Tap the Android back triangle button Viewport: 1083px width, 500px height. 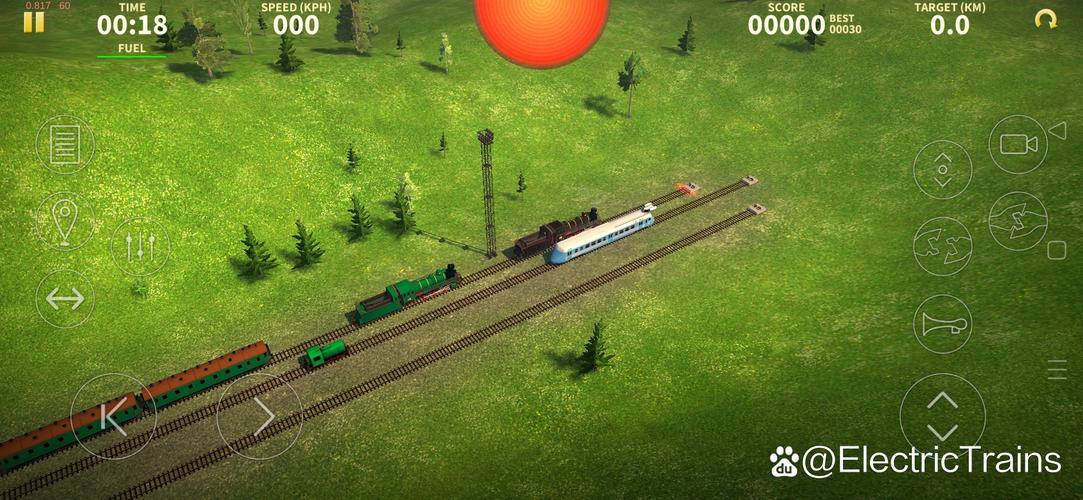pyautogui.click(x=1057, y=130)
